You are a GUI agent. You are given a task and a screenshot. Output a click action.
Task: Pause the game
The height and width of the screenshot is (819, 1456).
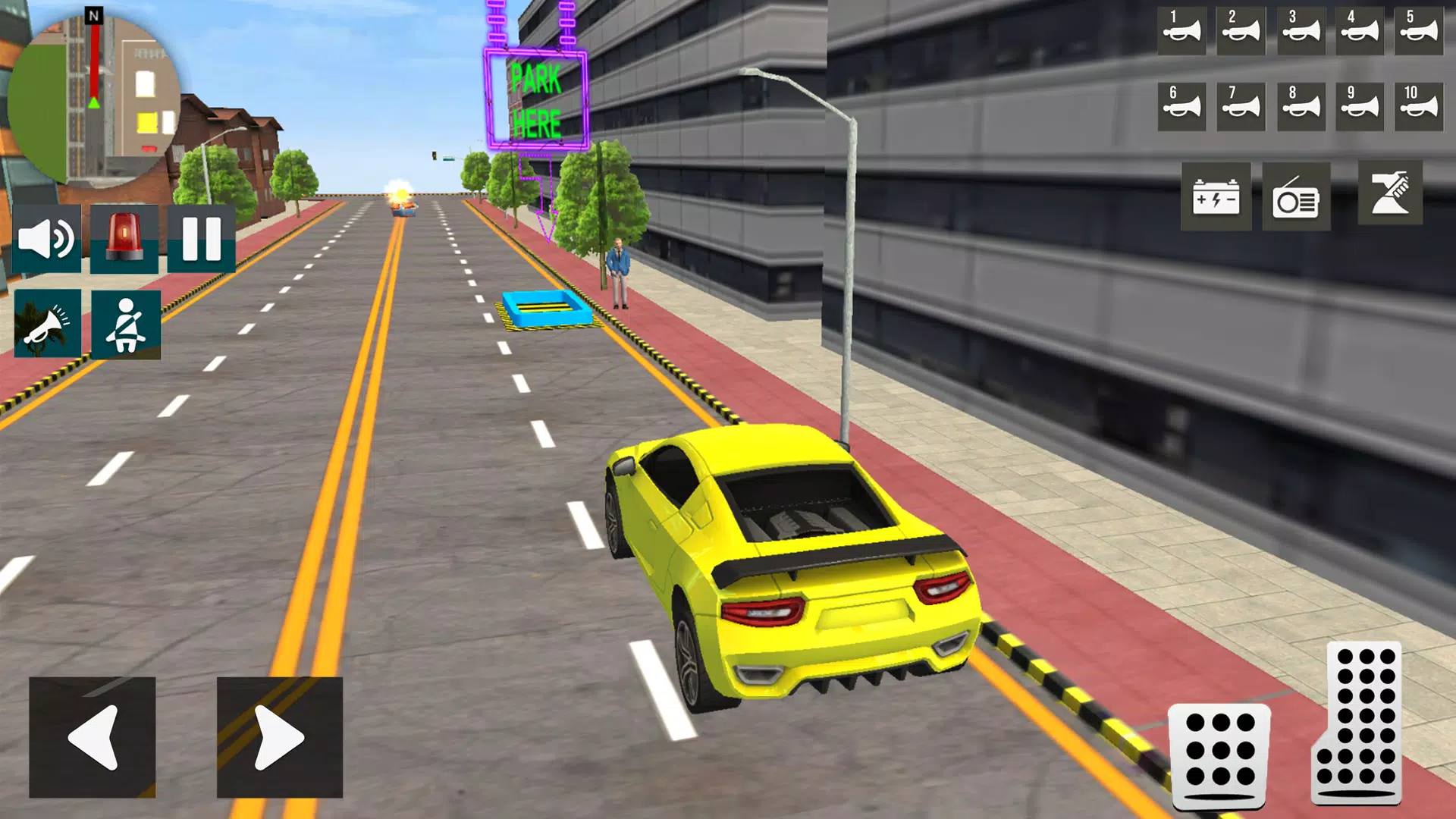point(203,239)
